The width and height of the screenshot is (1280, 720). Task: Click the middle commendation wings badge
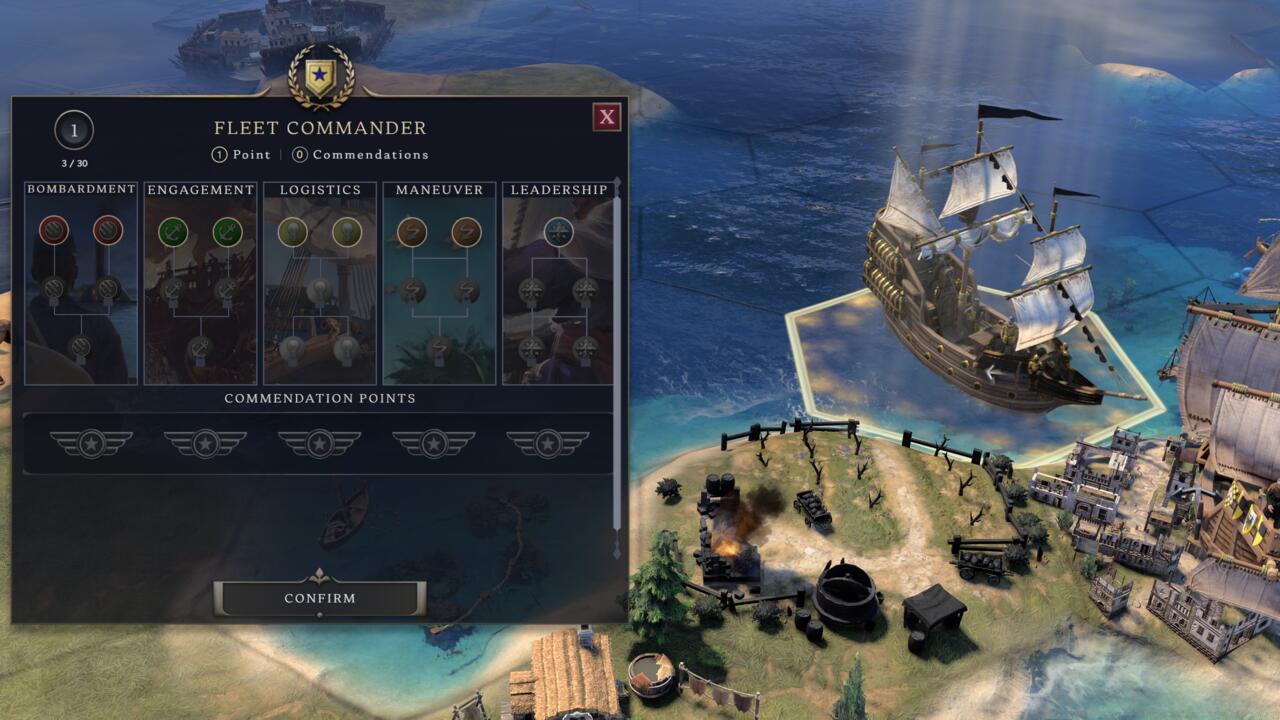click(320, 443)
